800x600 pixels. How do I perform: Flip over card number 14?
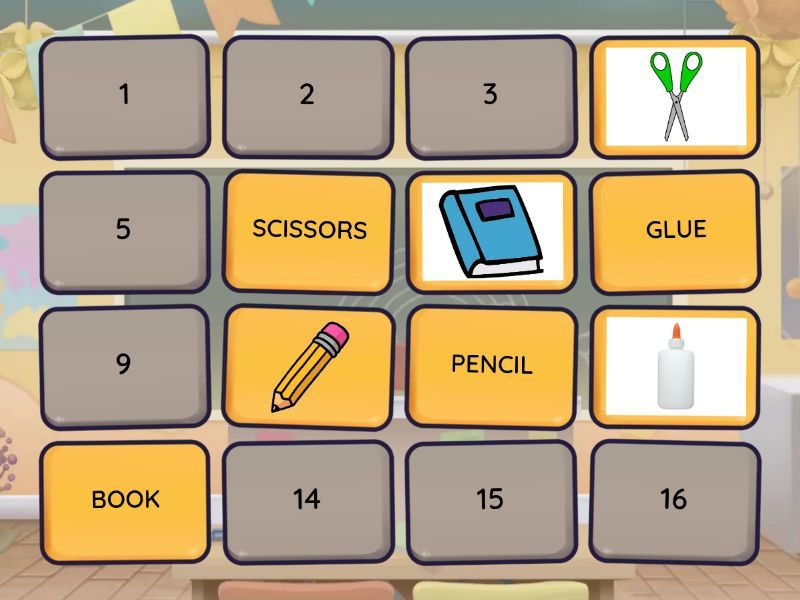tap(307, 499)
